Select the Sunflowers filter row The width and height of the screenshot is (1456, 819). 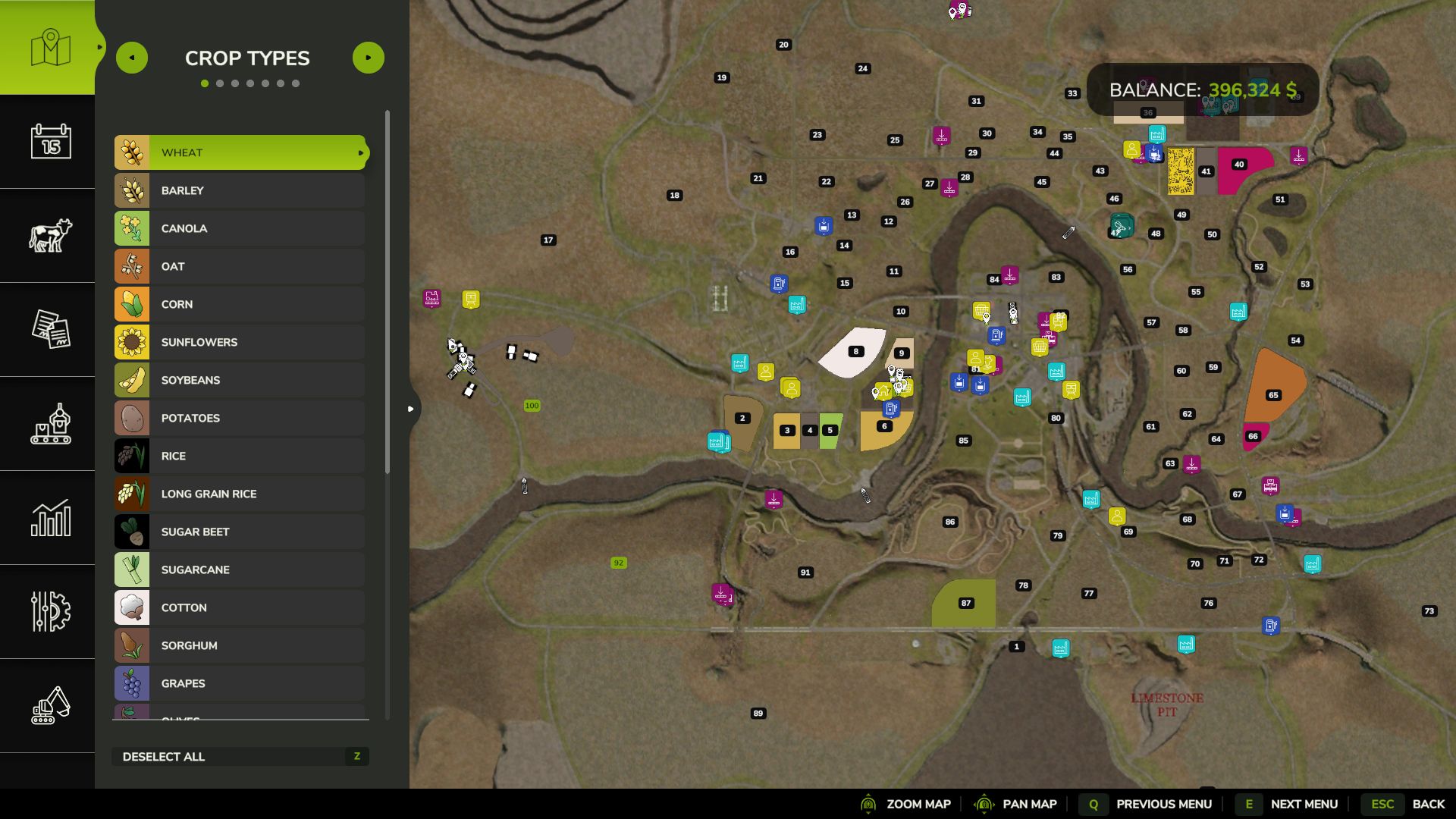coord(240,342)
